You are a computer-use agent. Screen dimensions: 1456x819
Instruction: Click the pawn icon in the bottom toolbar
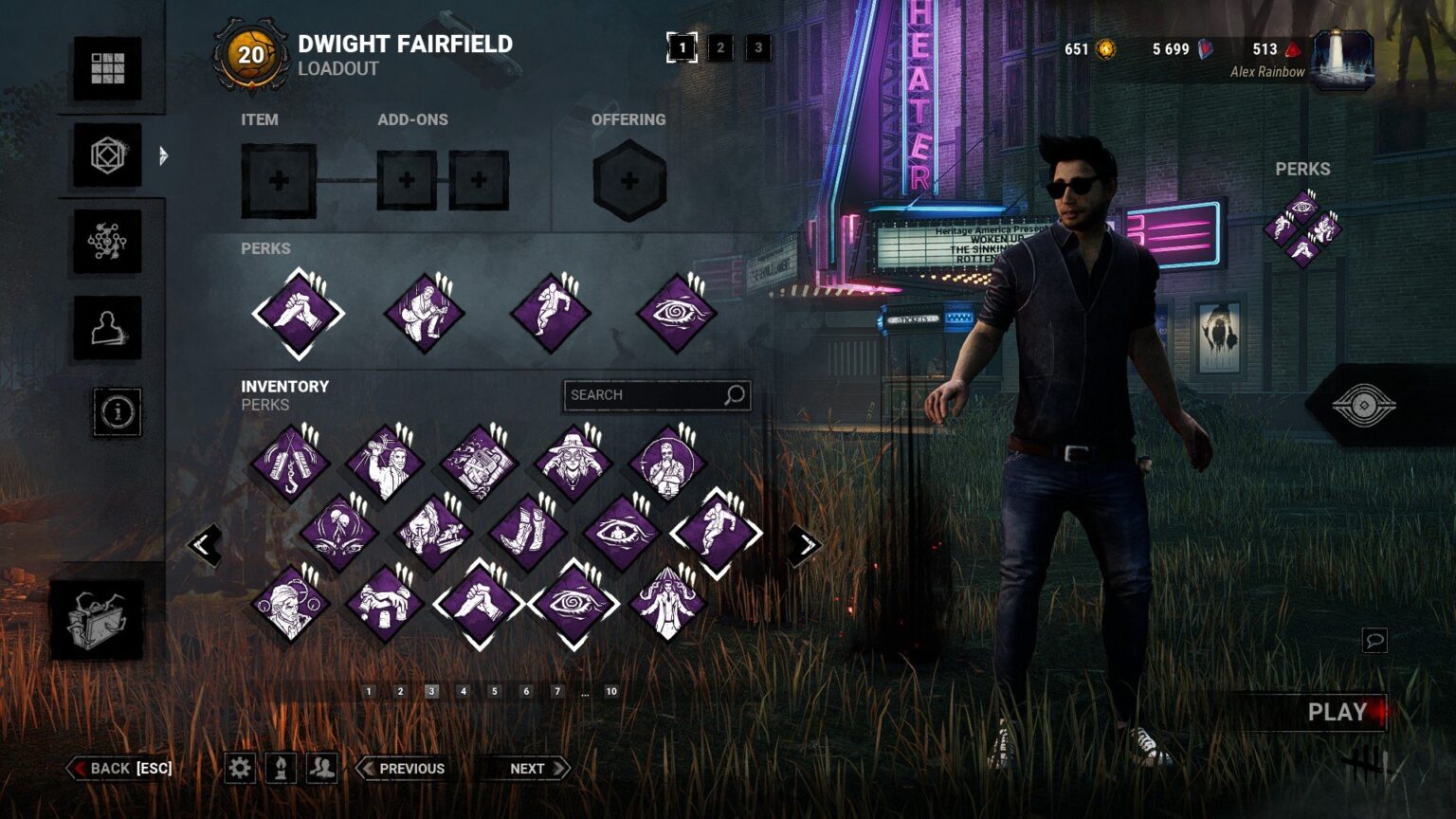[280, 768]
